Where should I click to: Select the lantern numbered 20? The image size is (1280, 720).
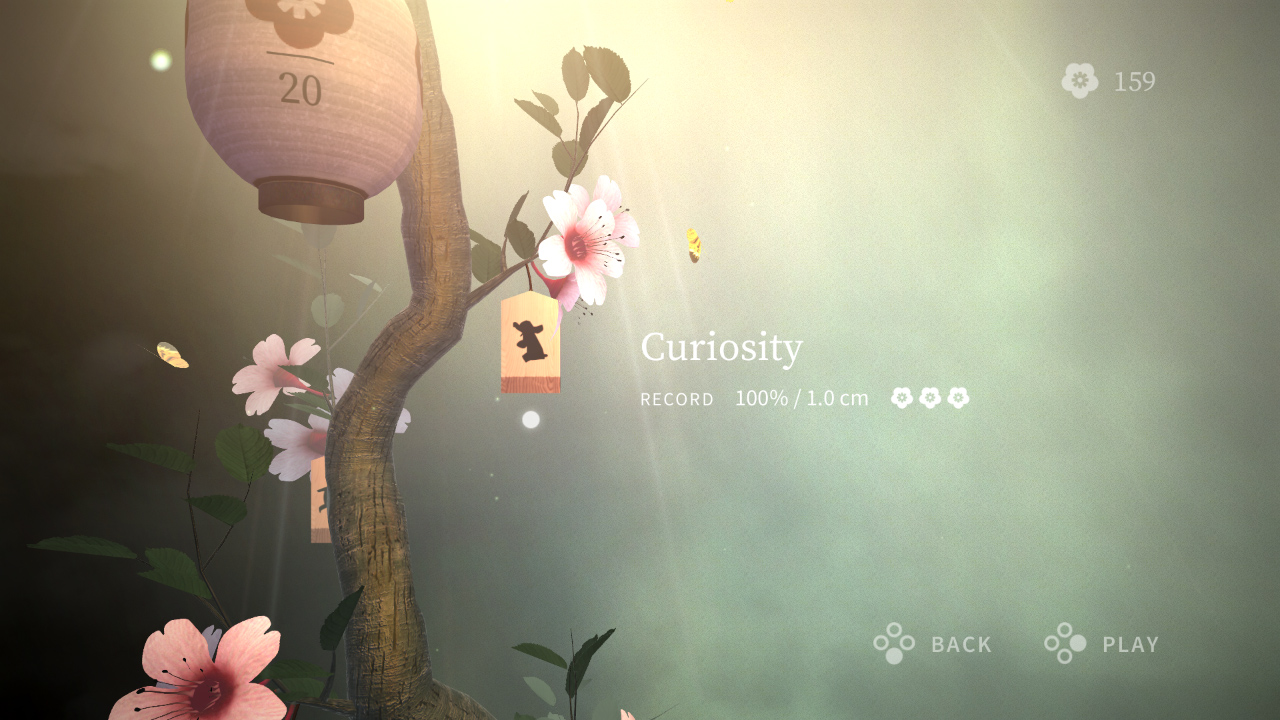pos(300,90)
